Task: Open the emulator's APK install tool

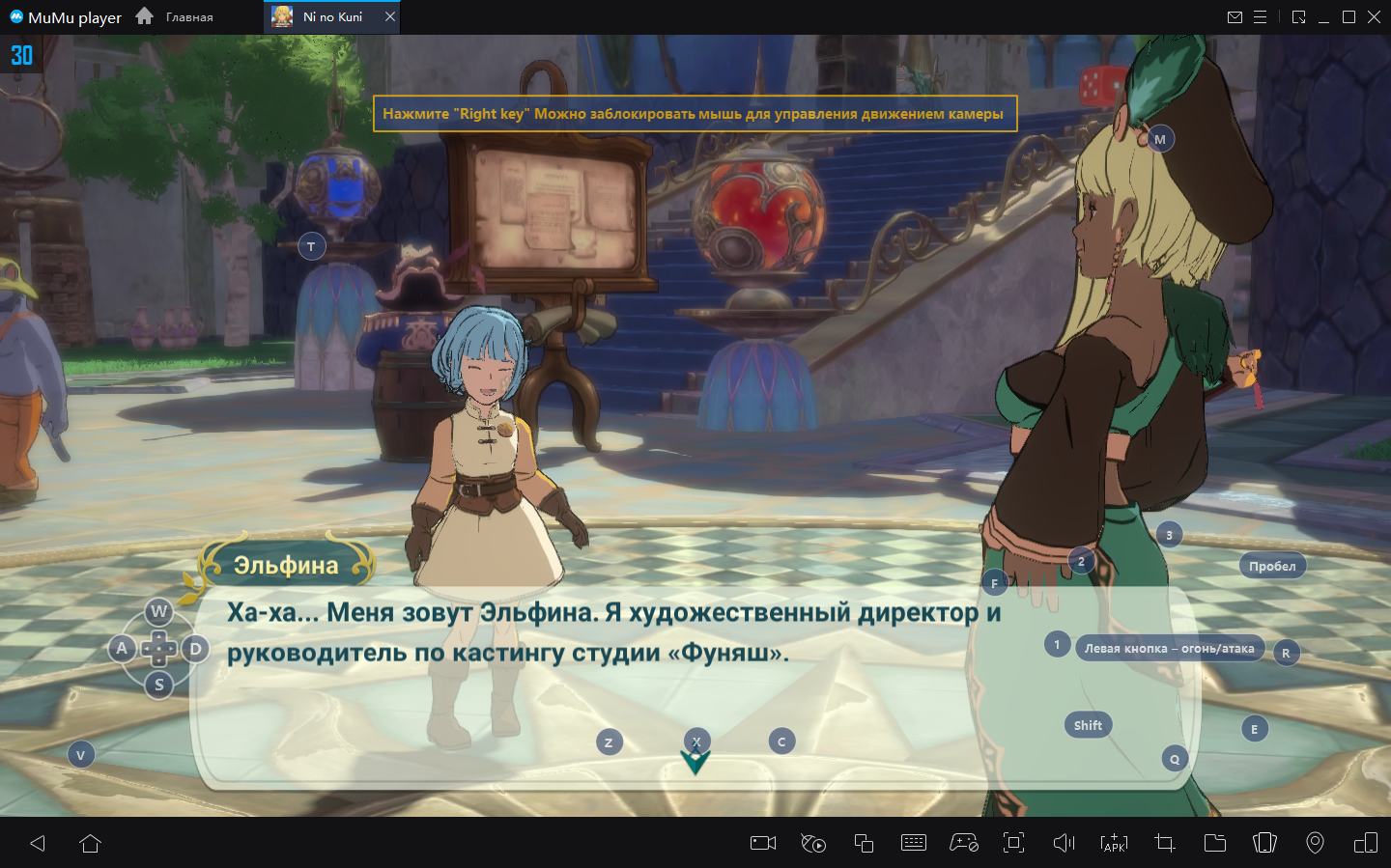Action: tap(1114, 843)
